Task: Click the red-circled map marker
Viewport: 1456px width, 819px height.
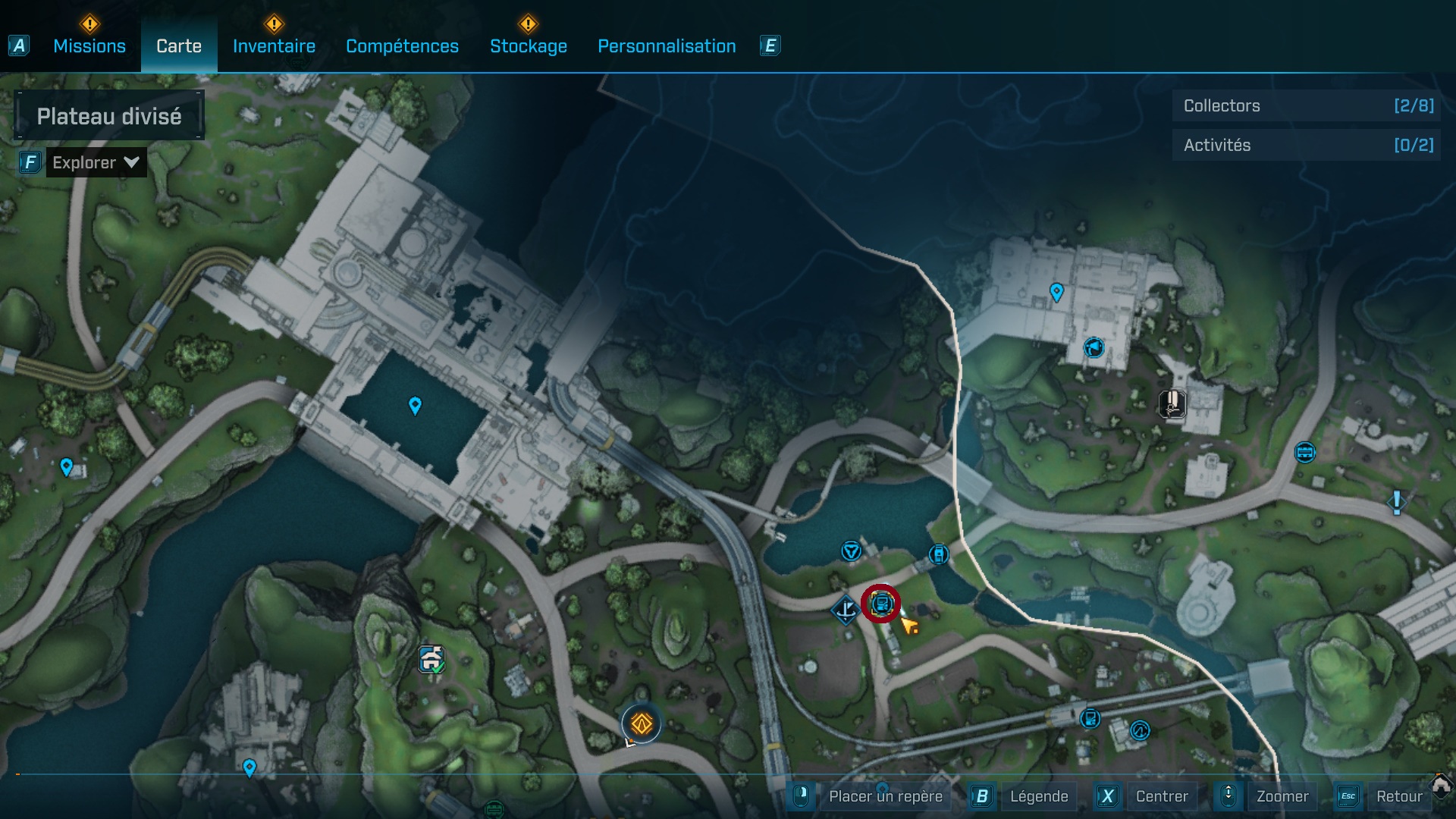Action: click(880, 604)
